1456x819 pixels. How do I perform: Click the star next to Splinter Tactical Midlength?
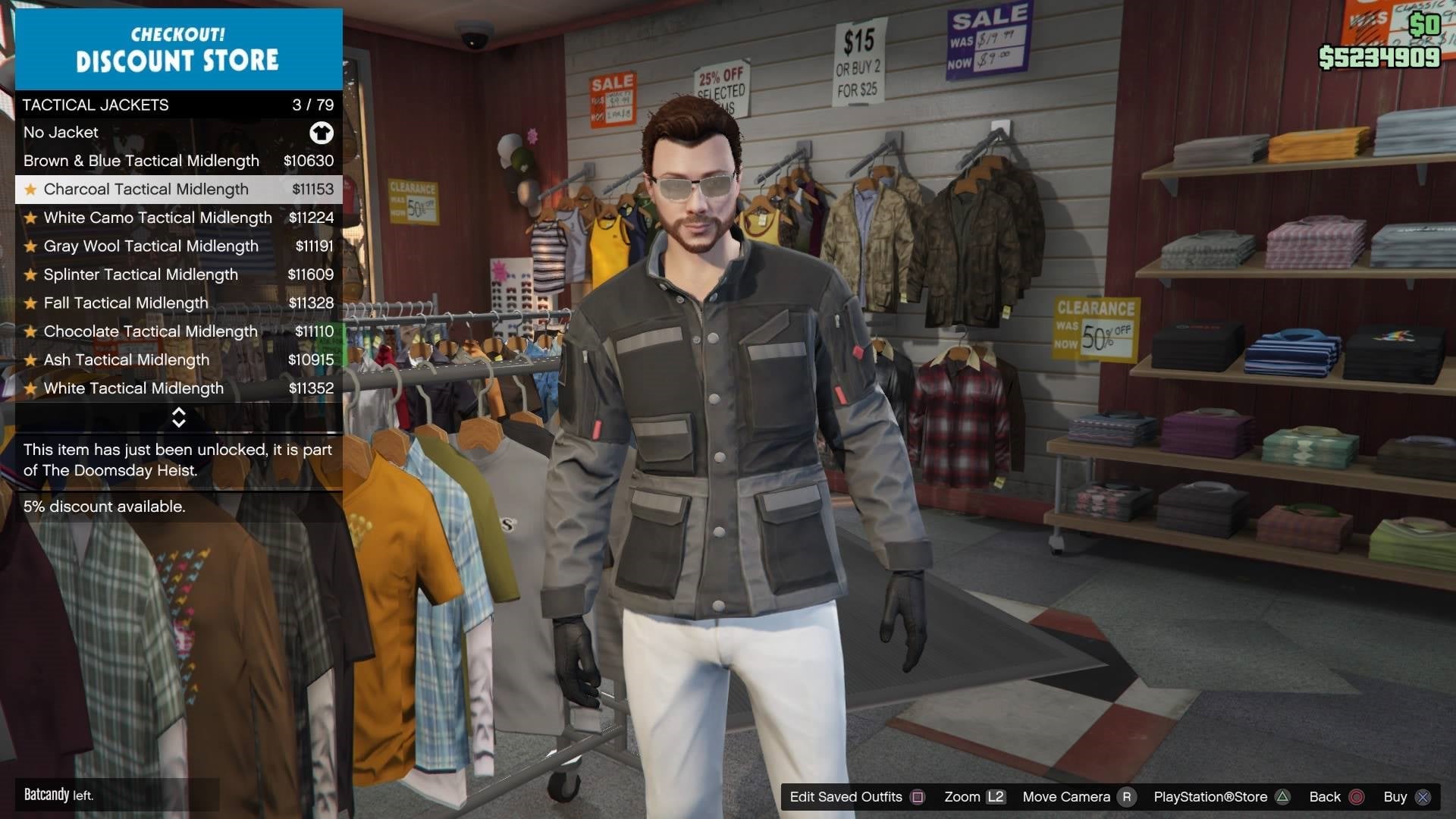point(30,275)
